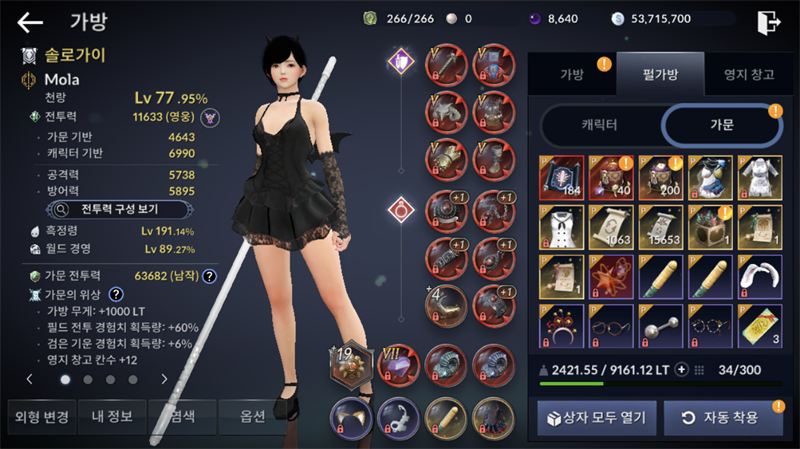Select the 캐릭터 toggle option

click(x=599, y=124)
